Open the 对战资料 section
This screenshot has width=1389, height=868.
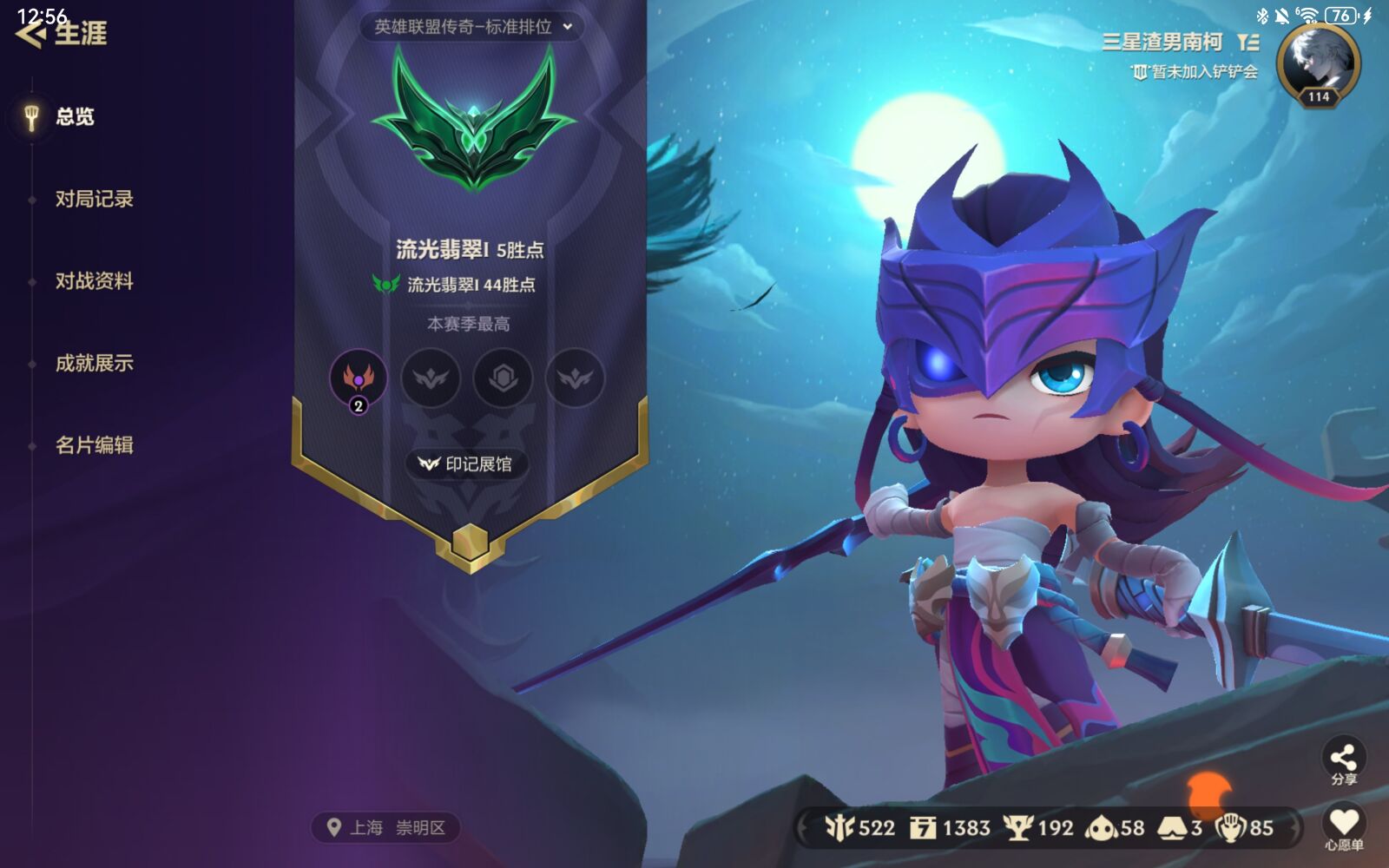[x=95, y=282]
